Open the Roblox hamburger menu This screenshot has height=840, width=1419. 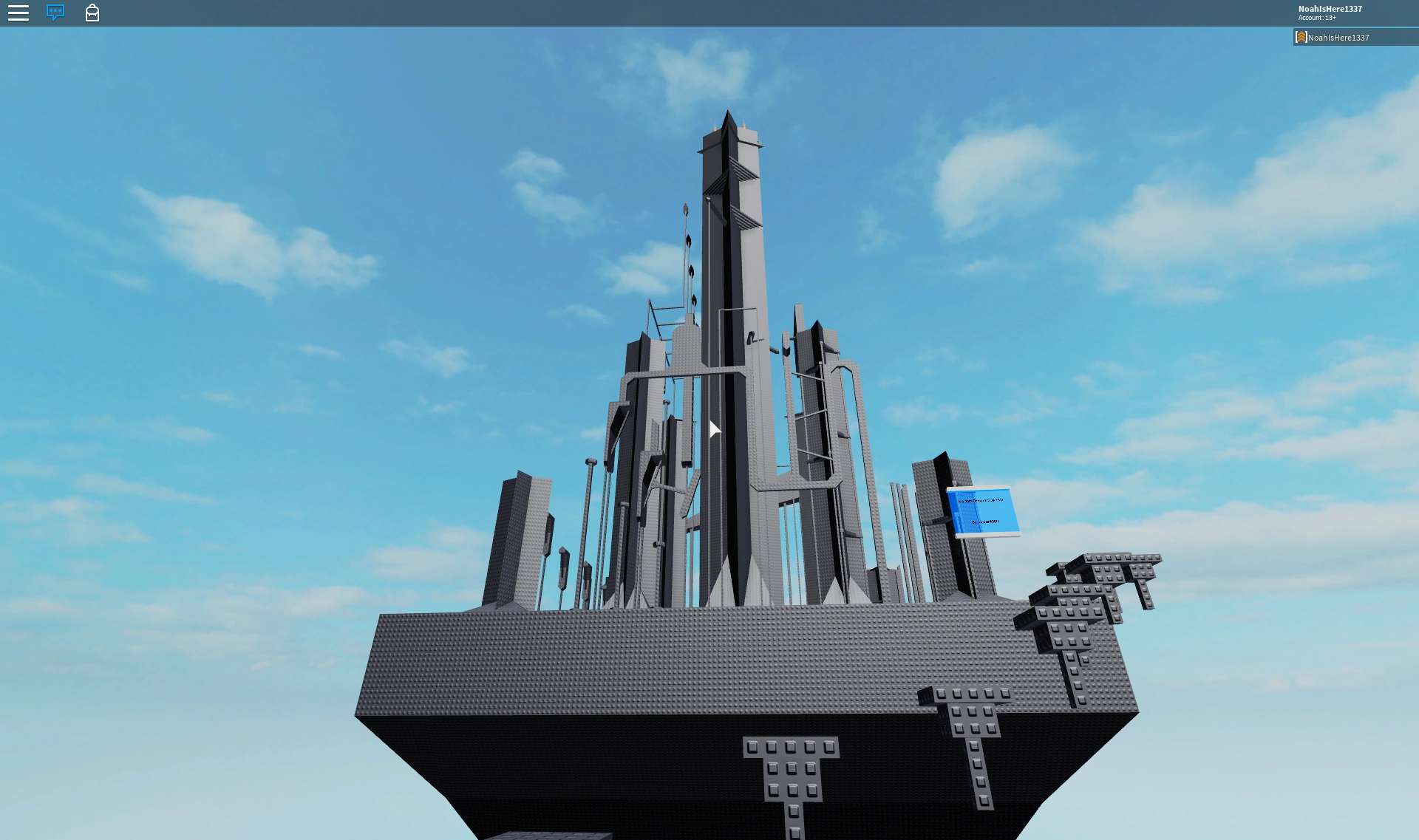18,12
